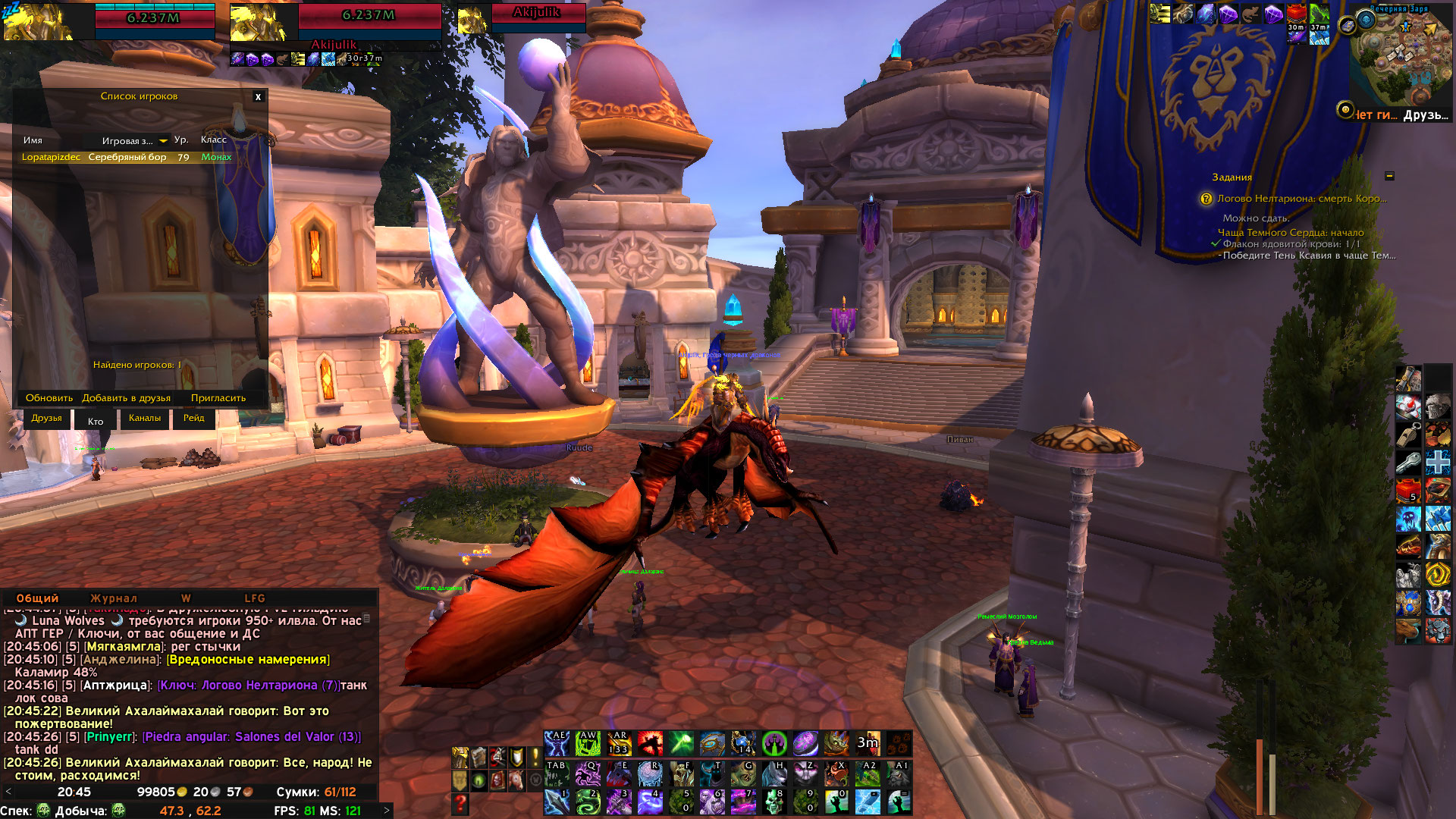Switch to the Рейд tab
The width and height of the screenshot is (1456, 819).
point(193,419)
